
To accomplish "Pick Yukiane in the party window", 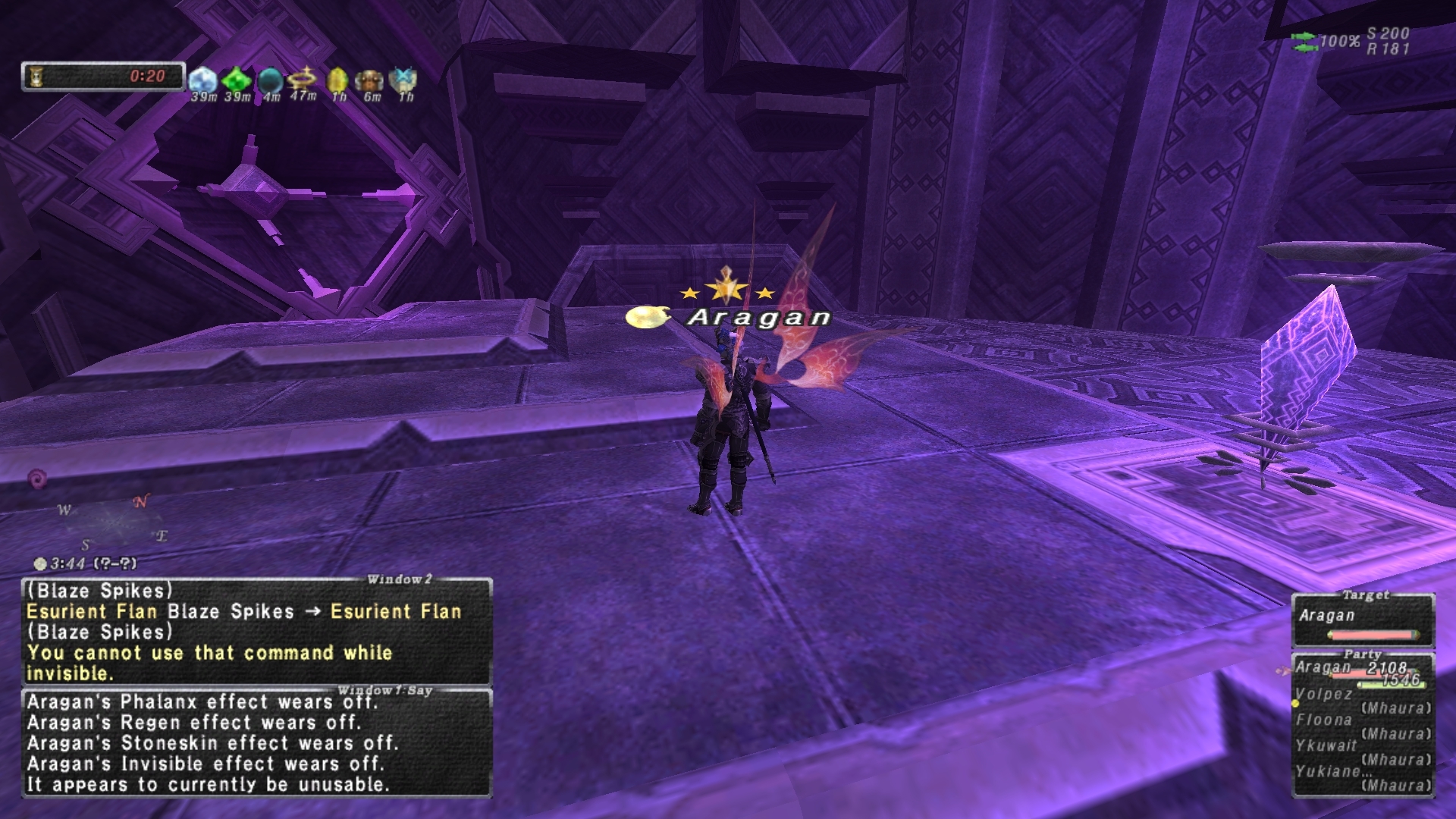I will [1327, 771].
